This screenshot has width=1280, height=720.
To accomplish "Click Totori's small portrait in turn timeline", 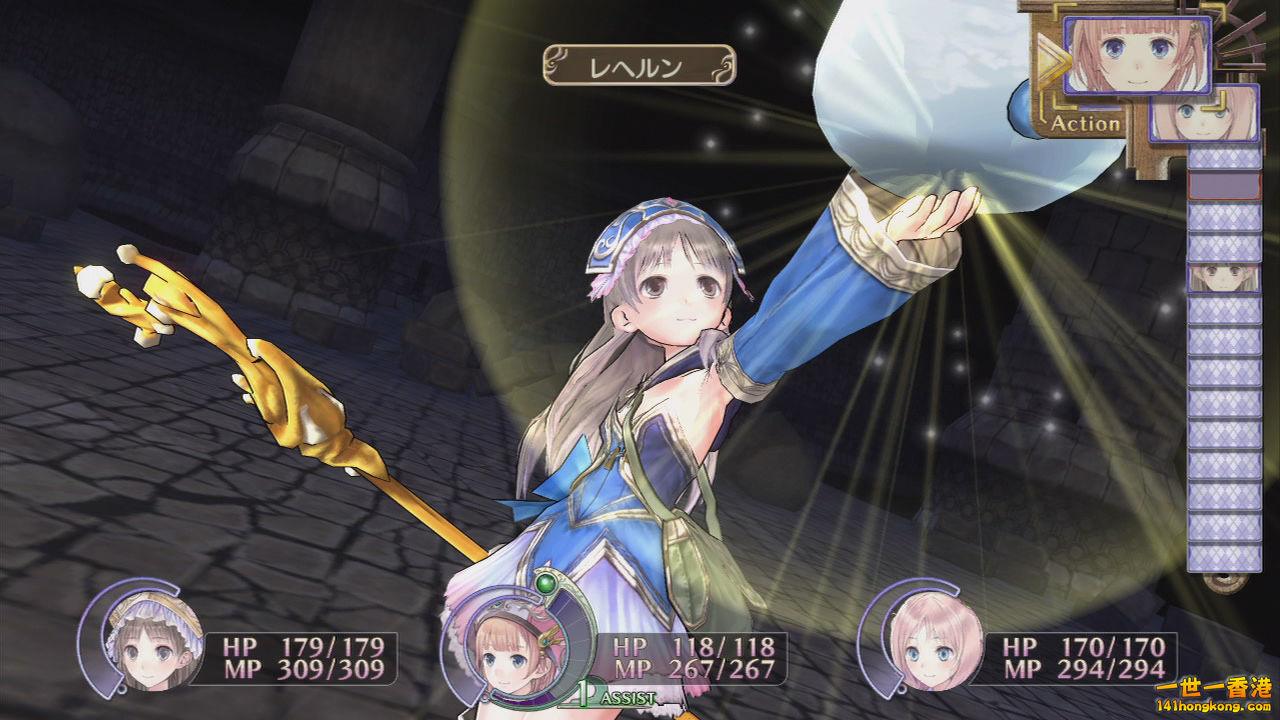I will tap(1223, 278).
